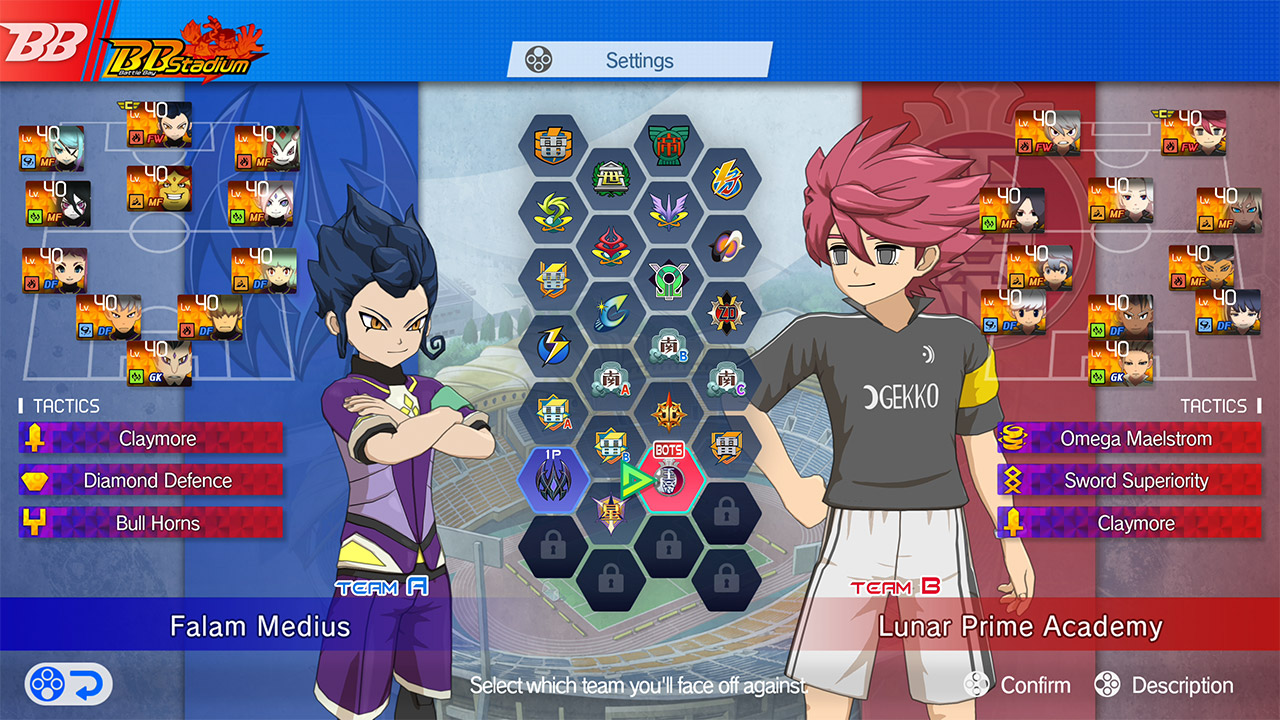Open the Settings tab at the top
Viewport: 1280px width, 720px height.
[x=640, y=60]
